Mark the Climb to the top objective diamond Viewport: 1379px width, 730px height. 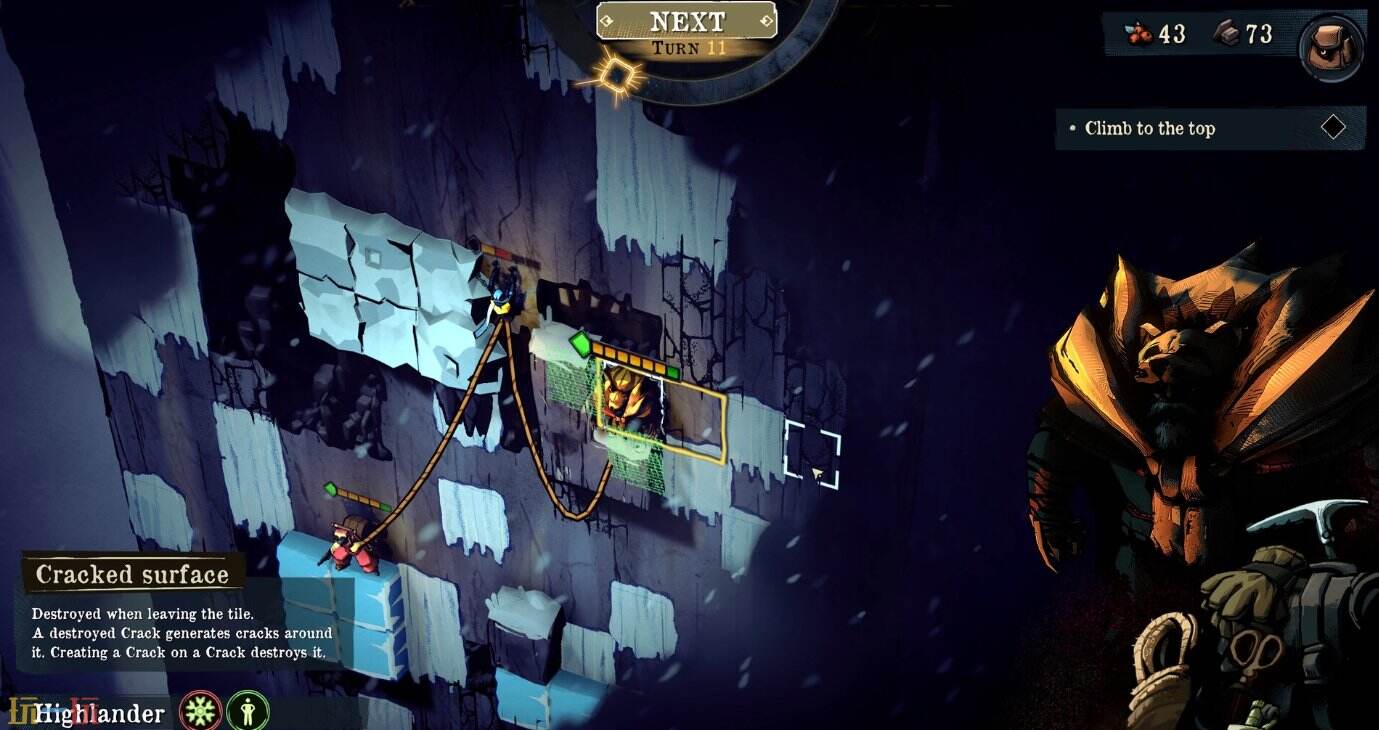[x=1334, y=126]
